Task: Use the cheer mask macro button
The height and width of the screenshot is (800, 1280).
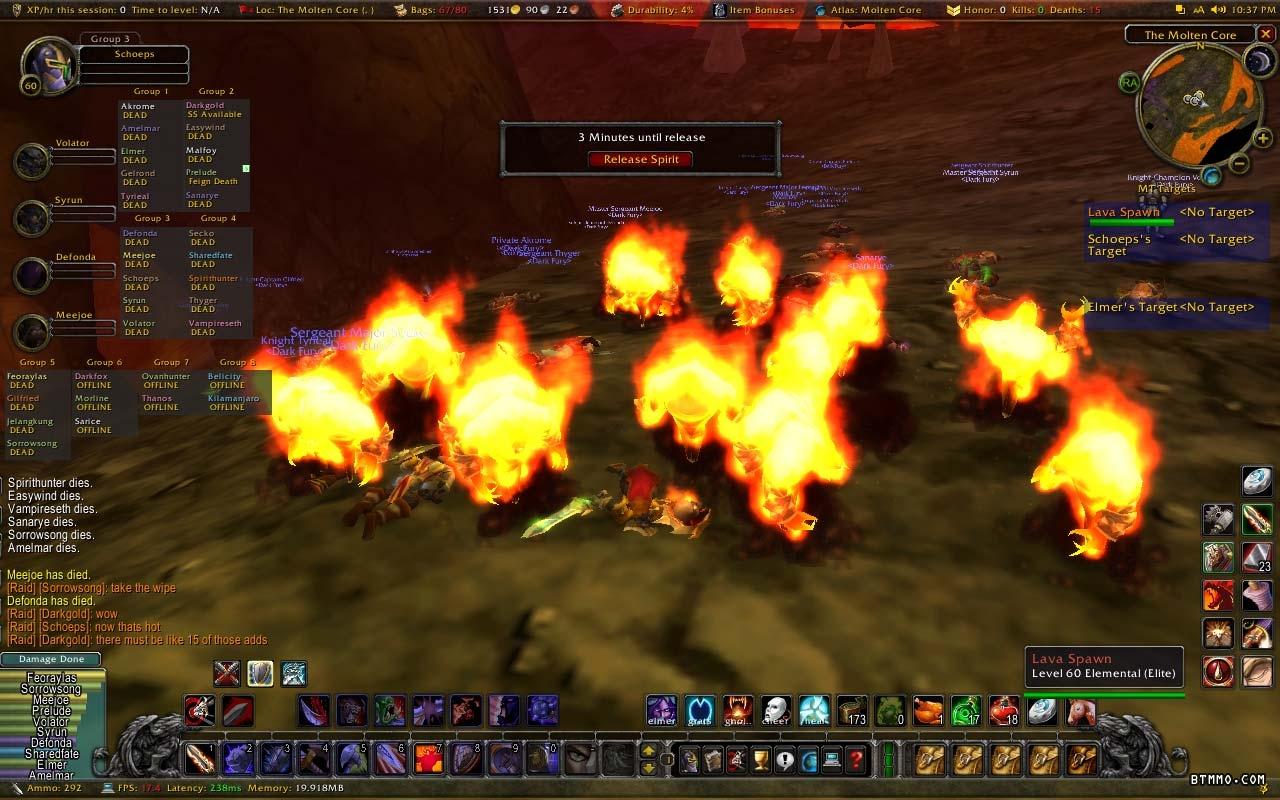Action: click(776, 711)
